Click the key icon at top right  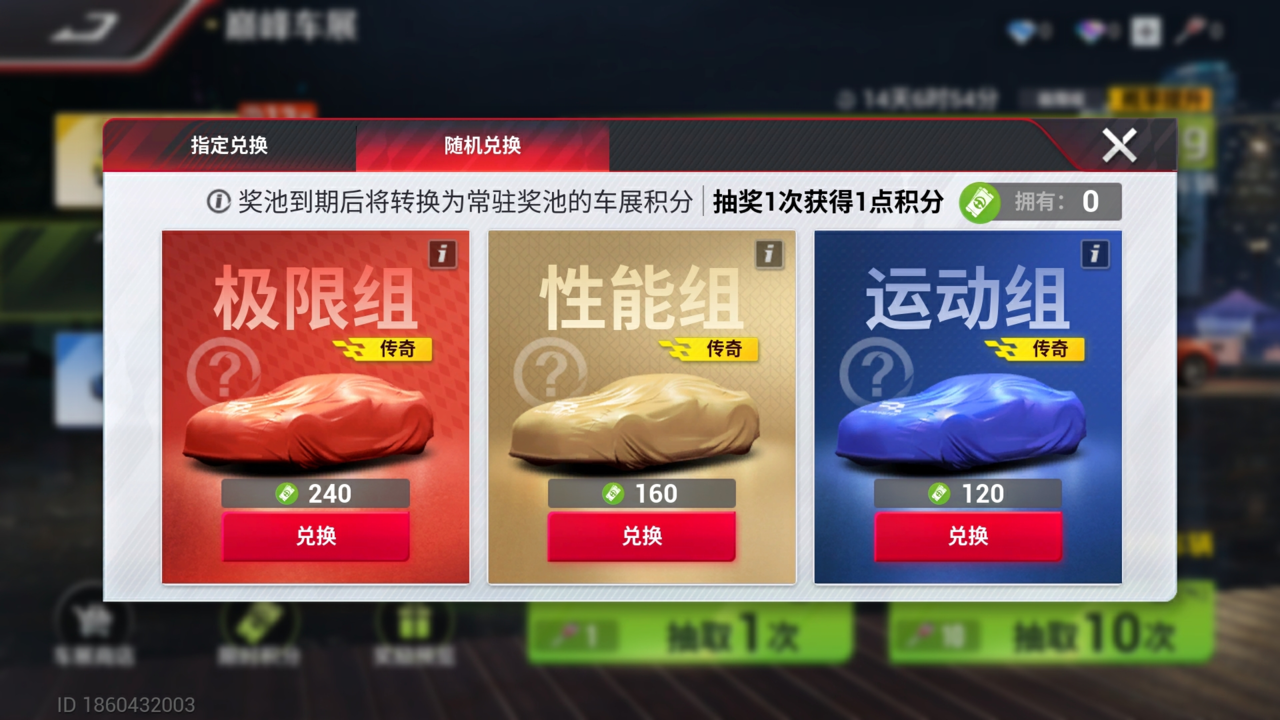point(1186,30)
